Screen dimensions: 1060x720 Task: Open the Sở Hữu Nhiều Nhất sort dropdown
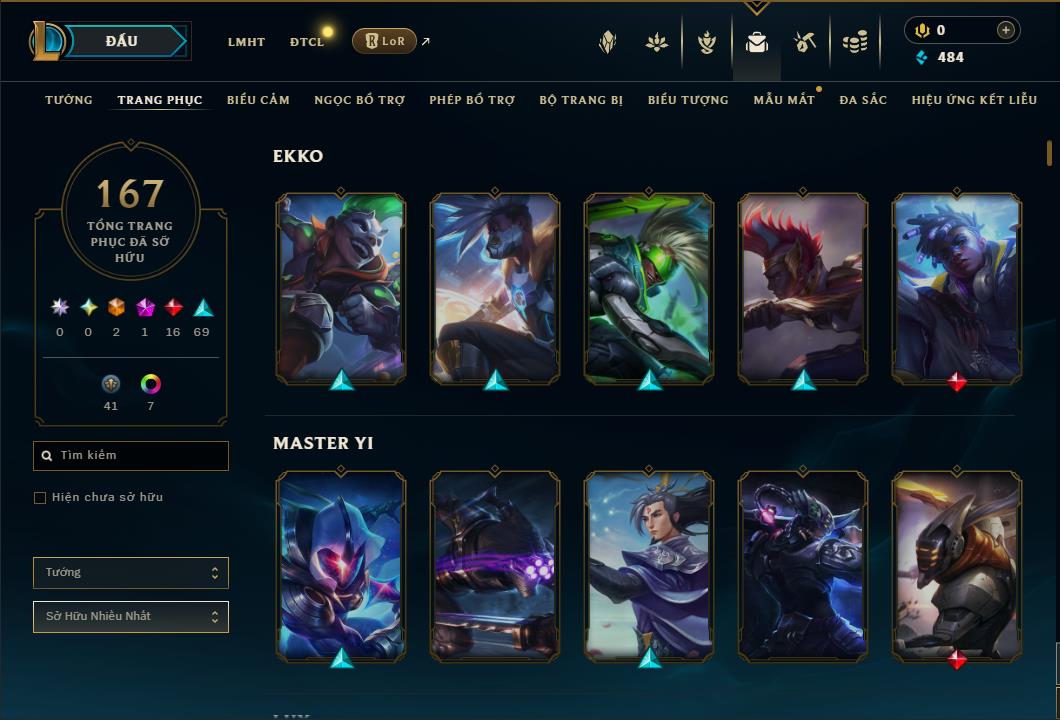click(x=131, y=617)
